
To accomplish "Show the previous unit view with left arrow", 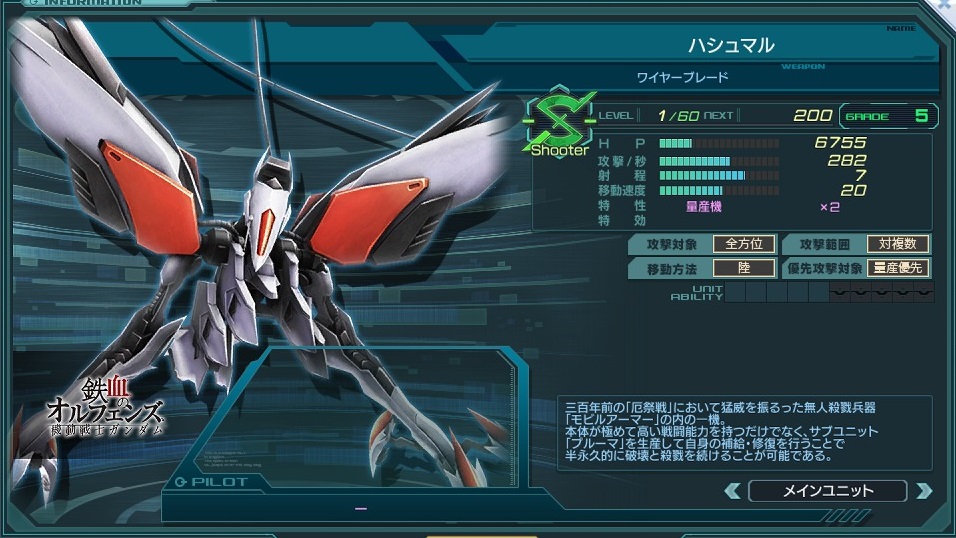I will [733, 491].
